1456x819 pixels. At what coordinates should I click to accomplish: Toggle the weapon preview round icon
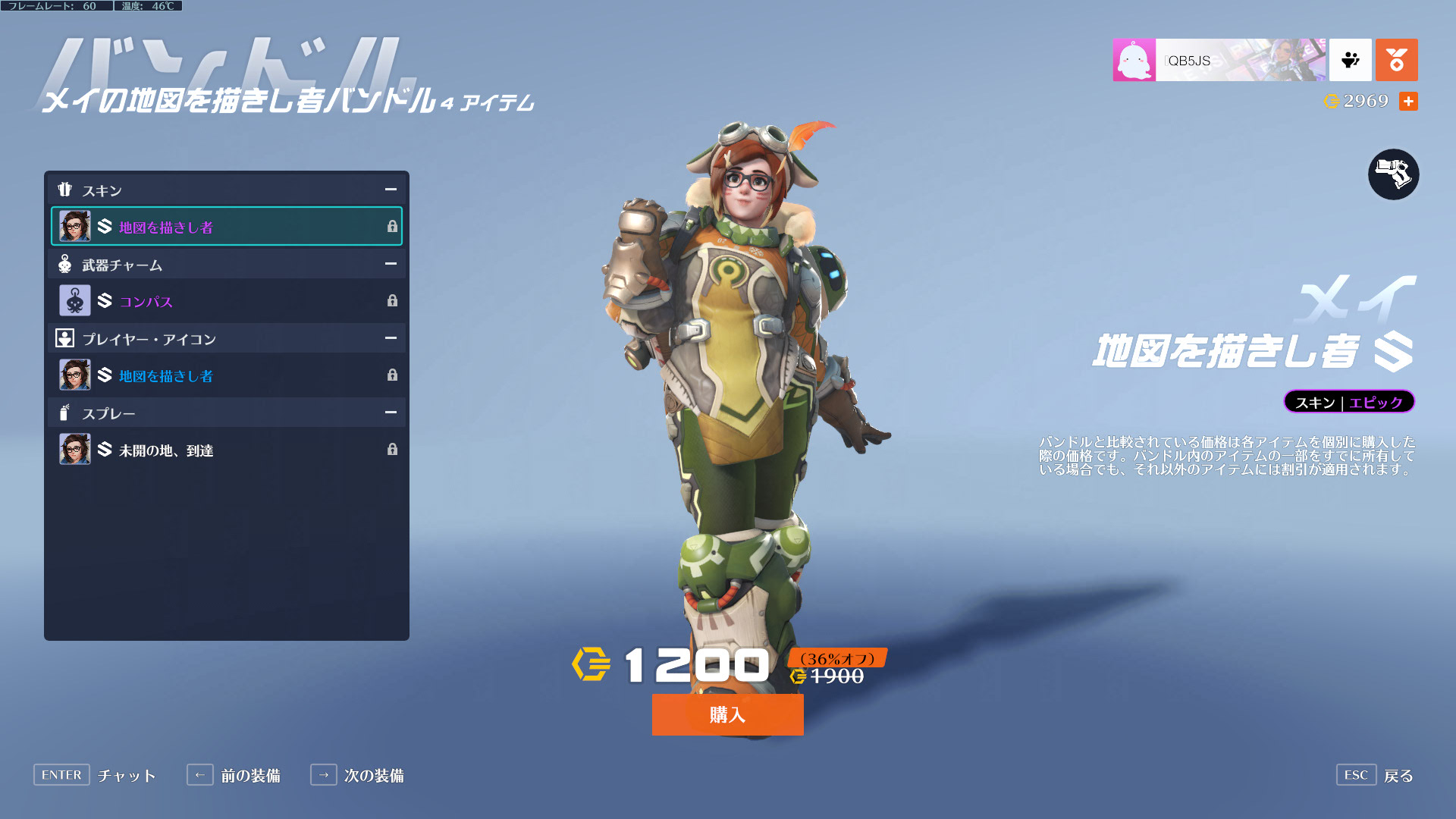[1393, 174]
